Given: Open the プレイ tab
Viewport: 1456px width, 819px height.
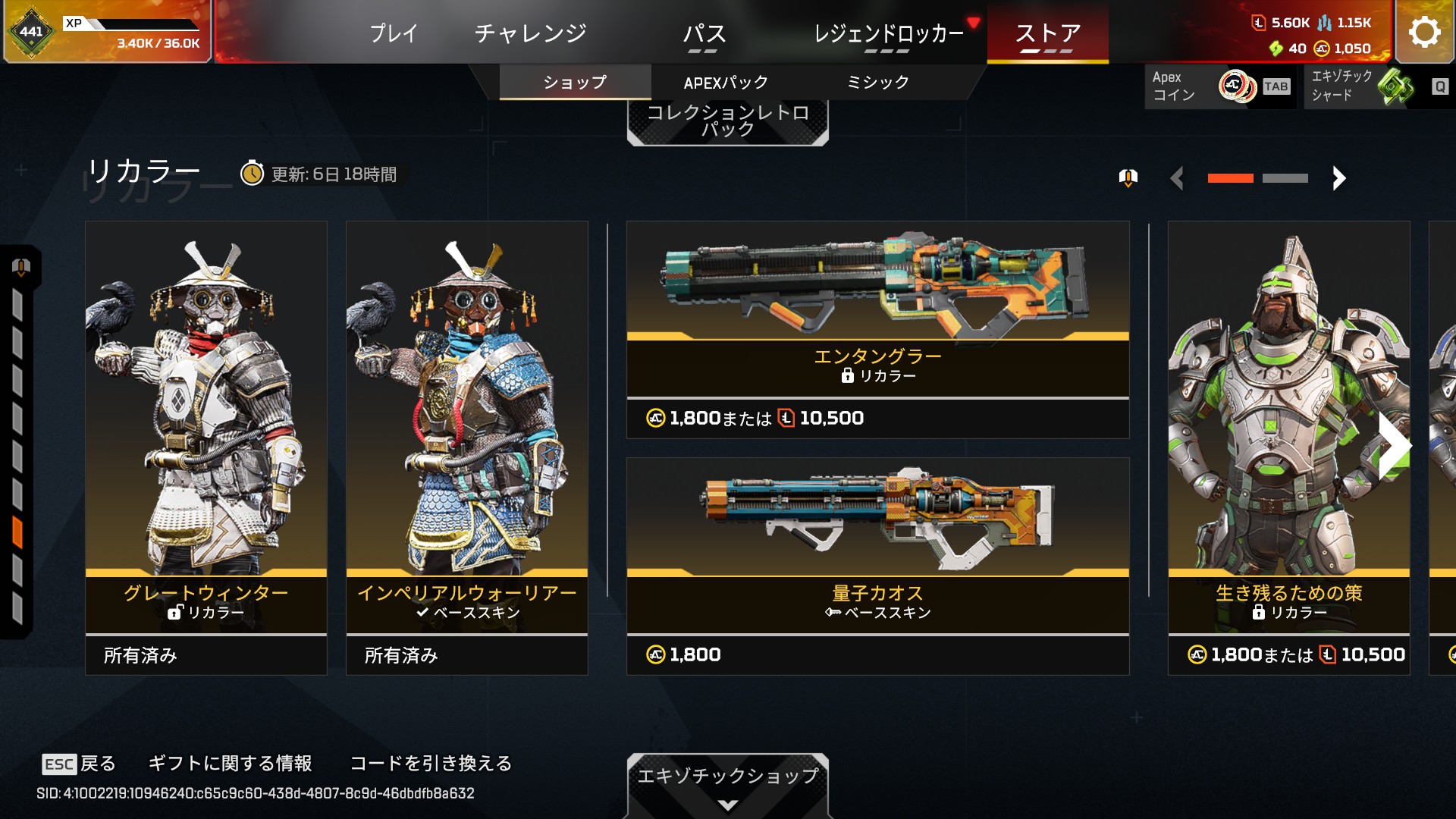Looking at the screenshot, I should coord(394,33).
